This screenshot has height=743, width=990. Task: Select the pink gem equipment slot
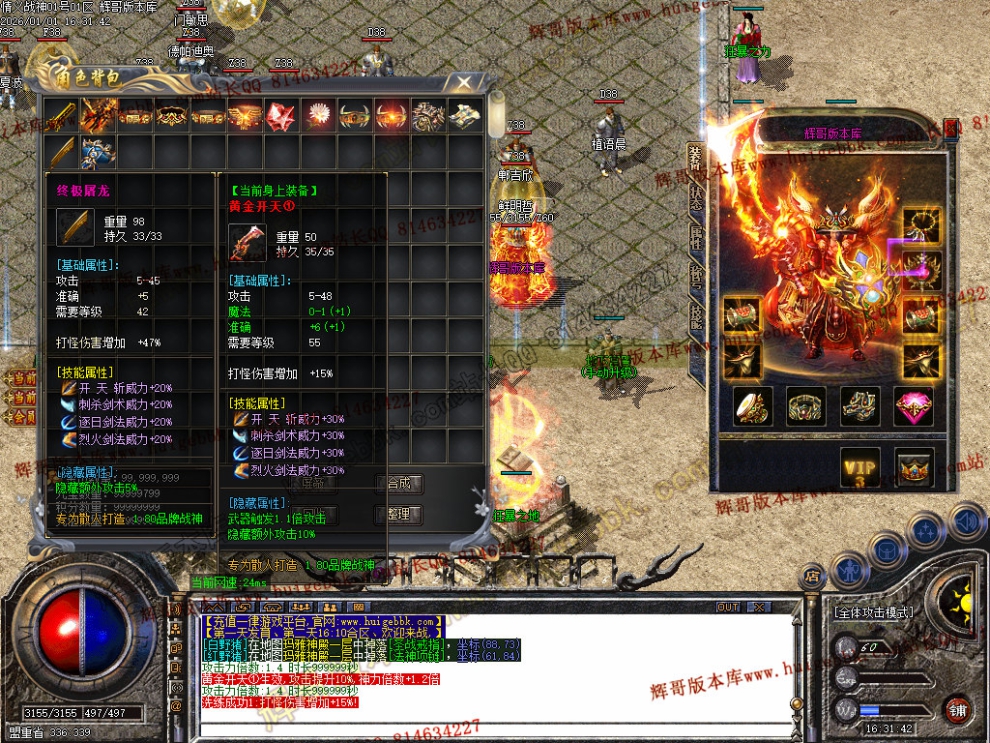coord(914,406)
